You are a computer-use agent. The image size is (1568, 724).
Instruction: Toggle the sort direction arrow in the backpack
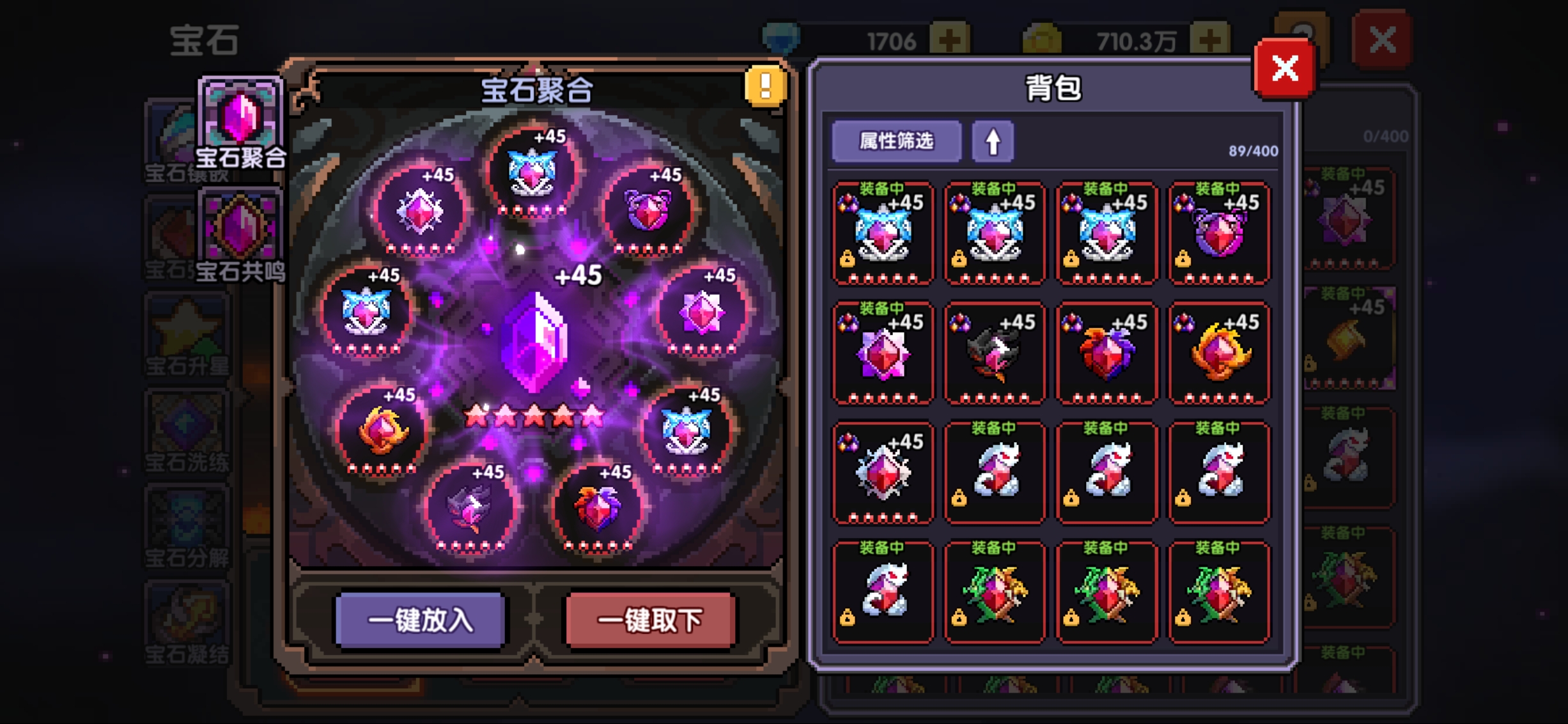point(992,141)
